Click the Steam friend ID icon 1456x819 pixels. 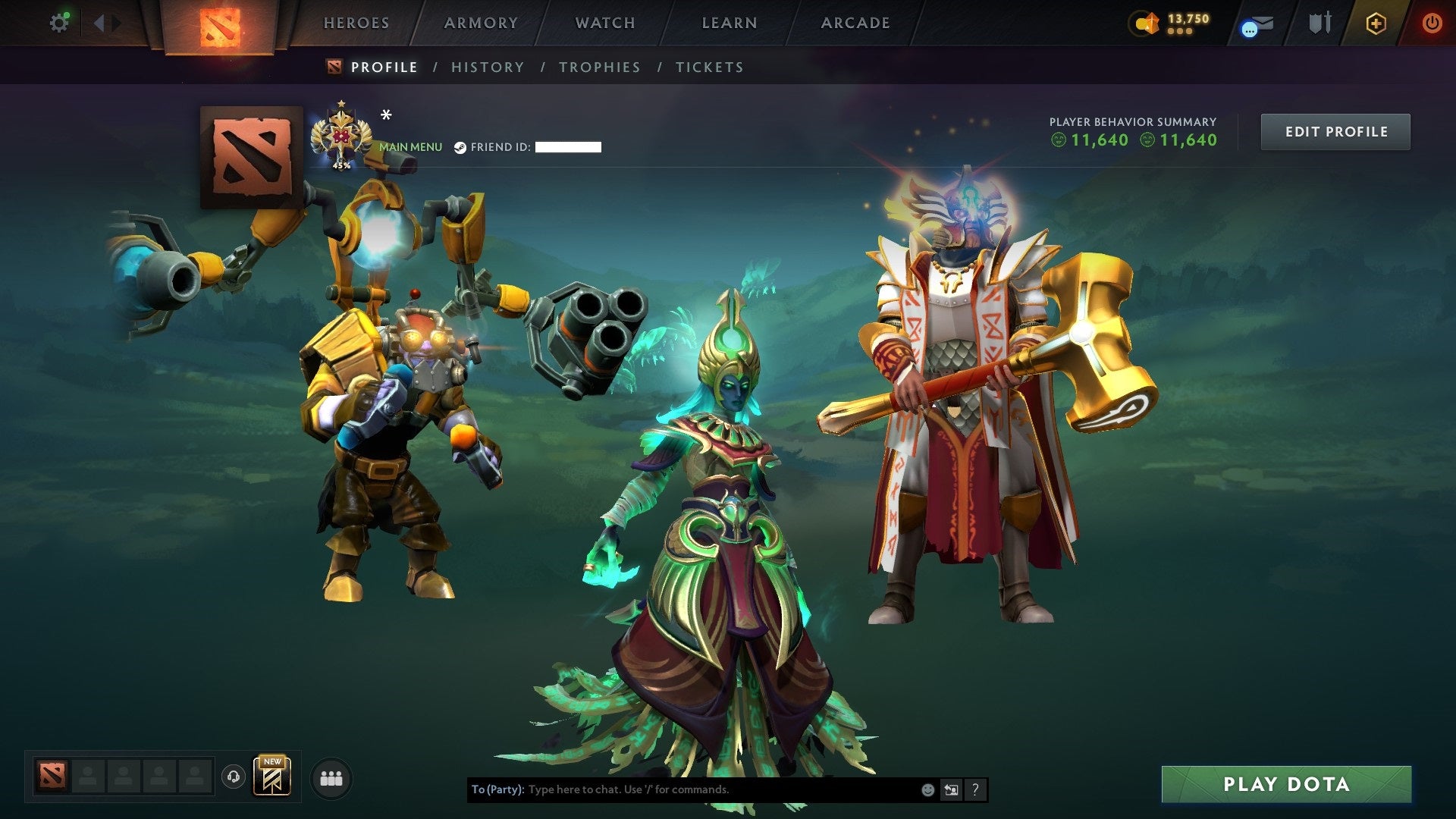(x=460, y=146)
